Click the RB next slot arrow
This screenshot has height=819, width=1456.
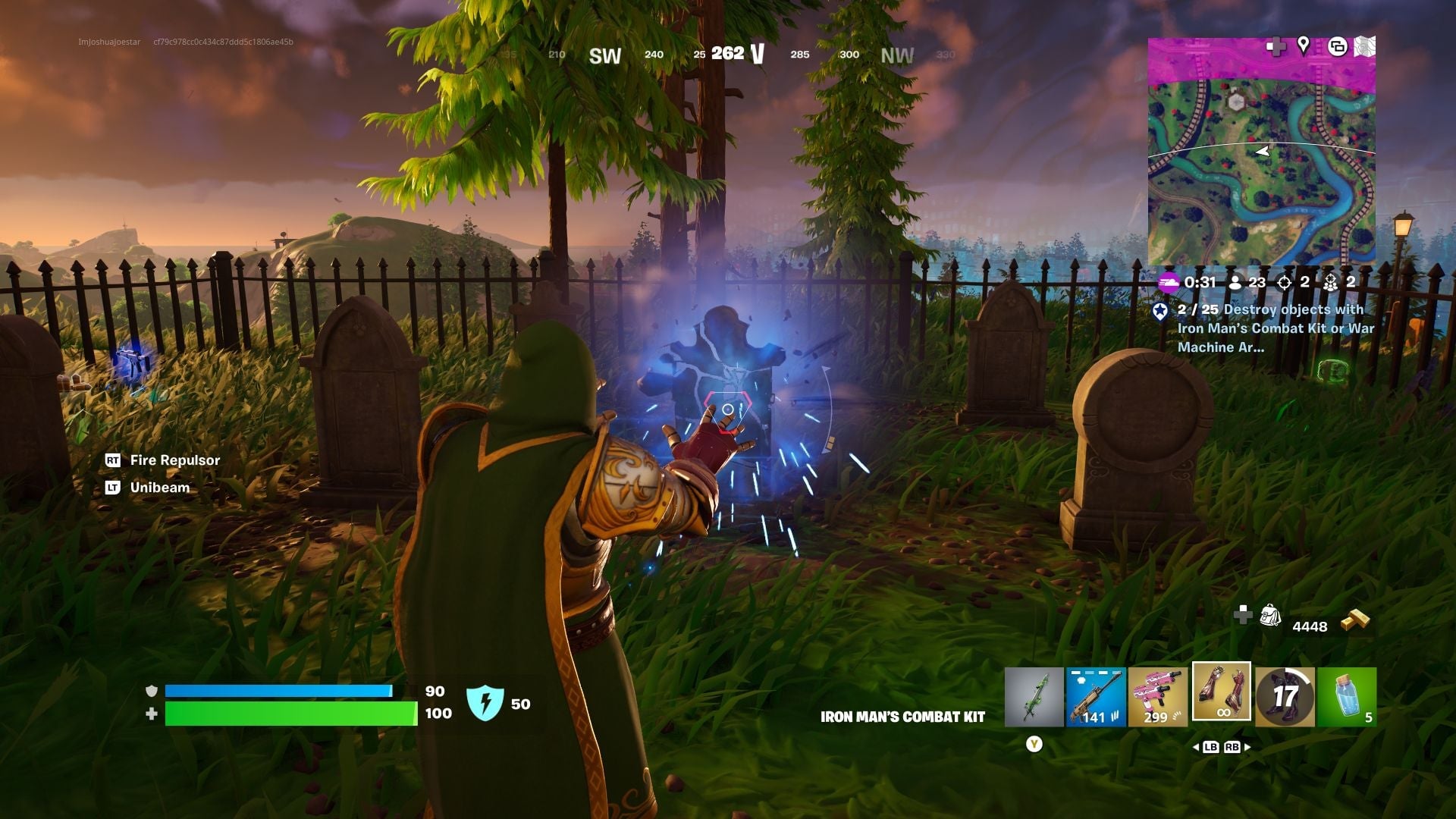click(x=1232, y=748)
